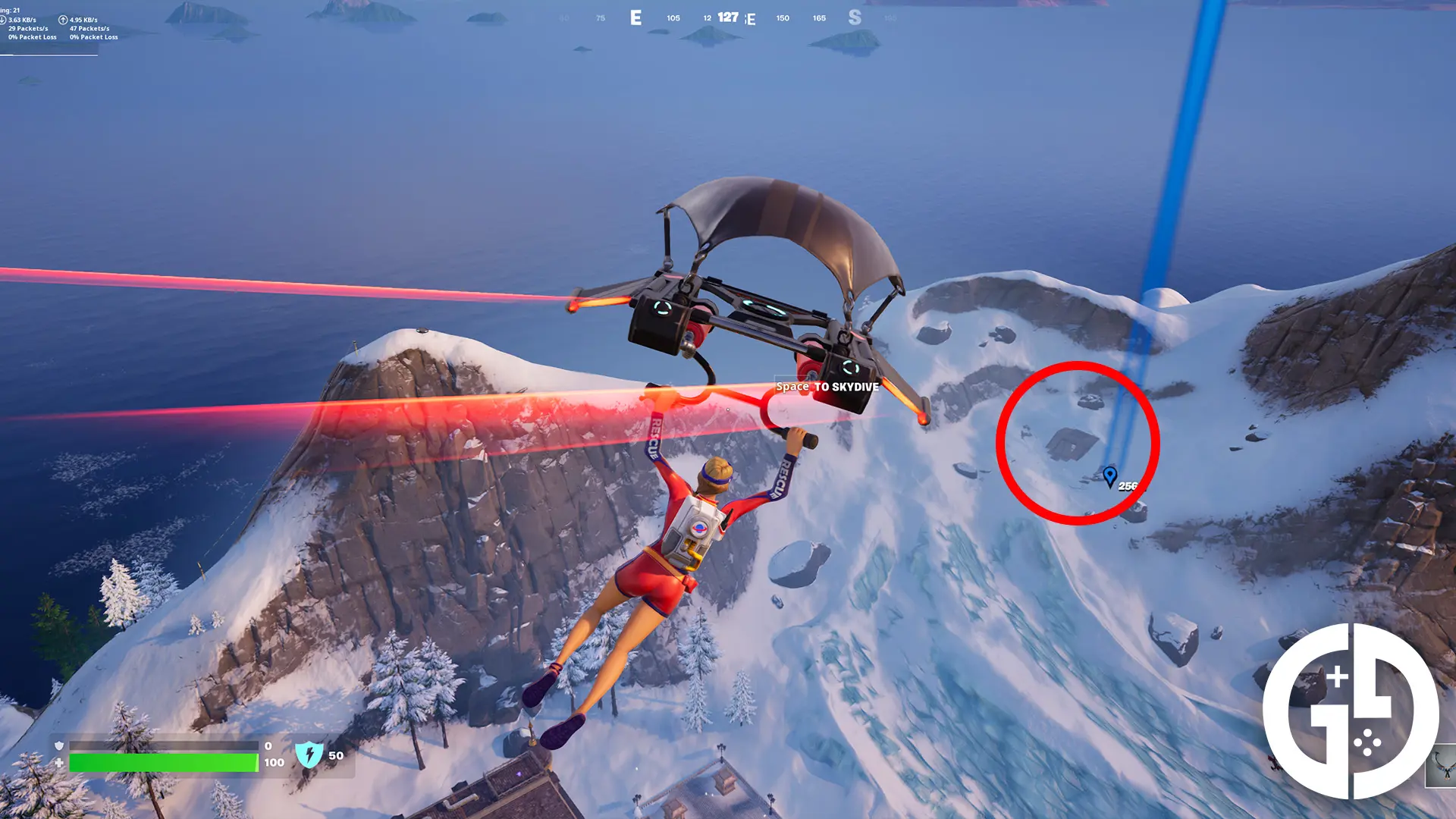This screenshot has height=819, width=1456.
Task: Click the 165 compass label near S
Action: coord(819,17)
